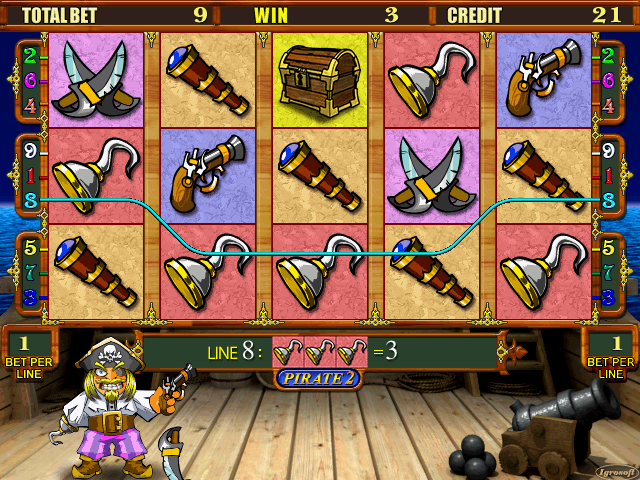Select line 2 marker on the left panel
This screenshot has width=640, height=480.
(x=30, y=55)
